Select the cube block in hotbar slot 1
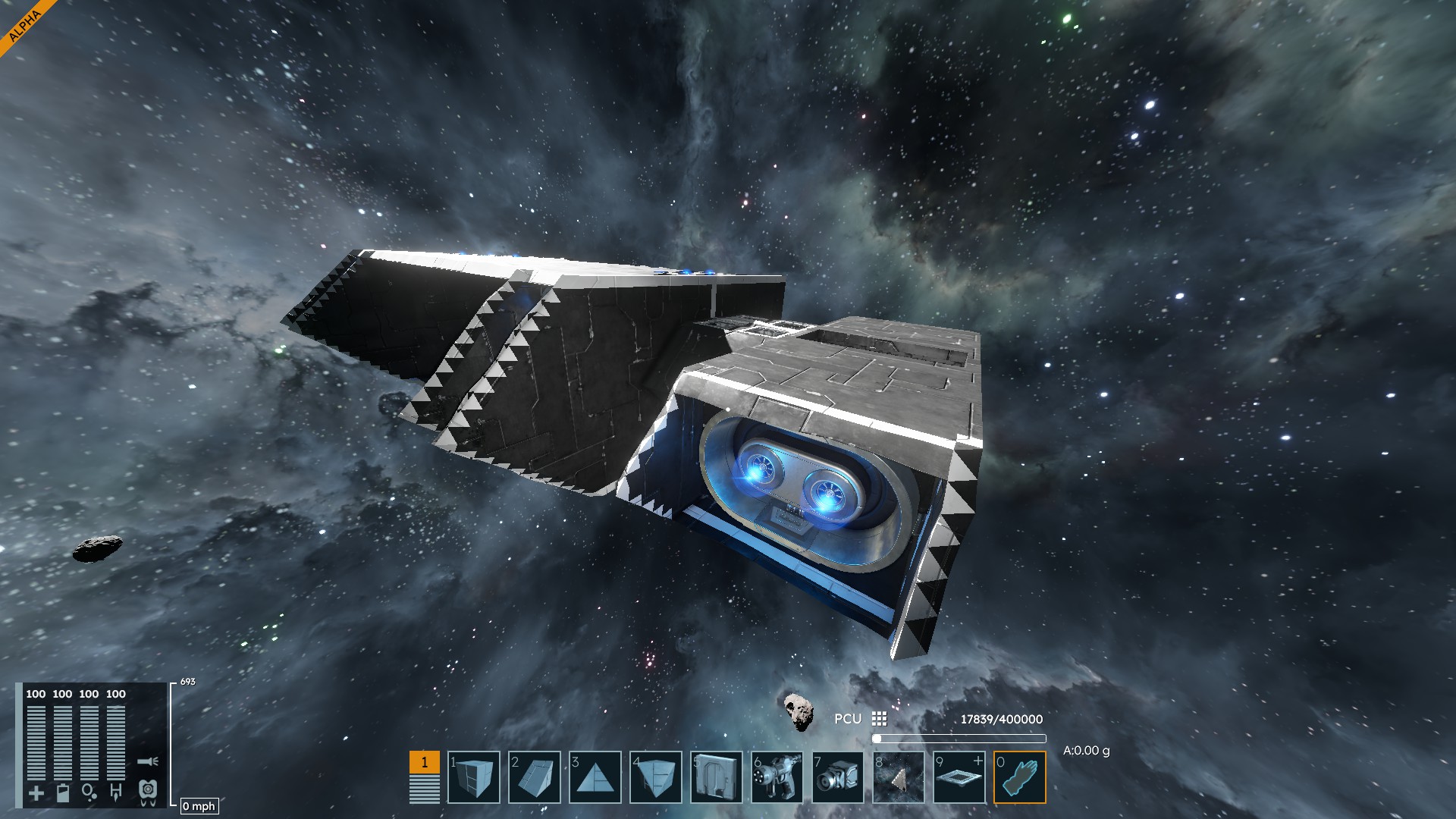This screenshot has width=1456, height=819. pyautogui.click(x=474, y=777)
